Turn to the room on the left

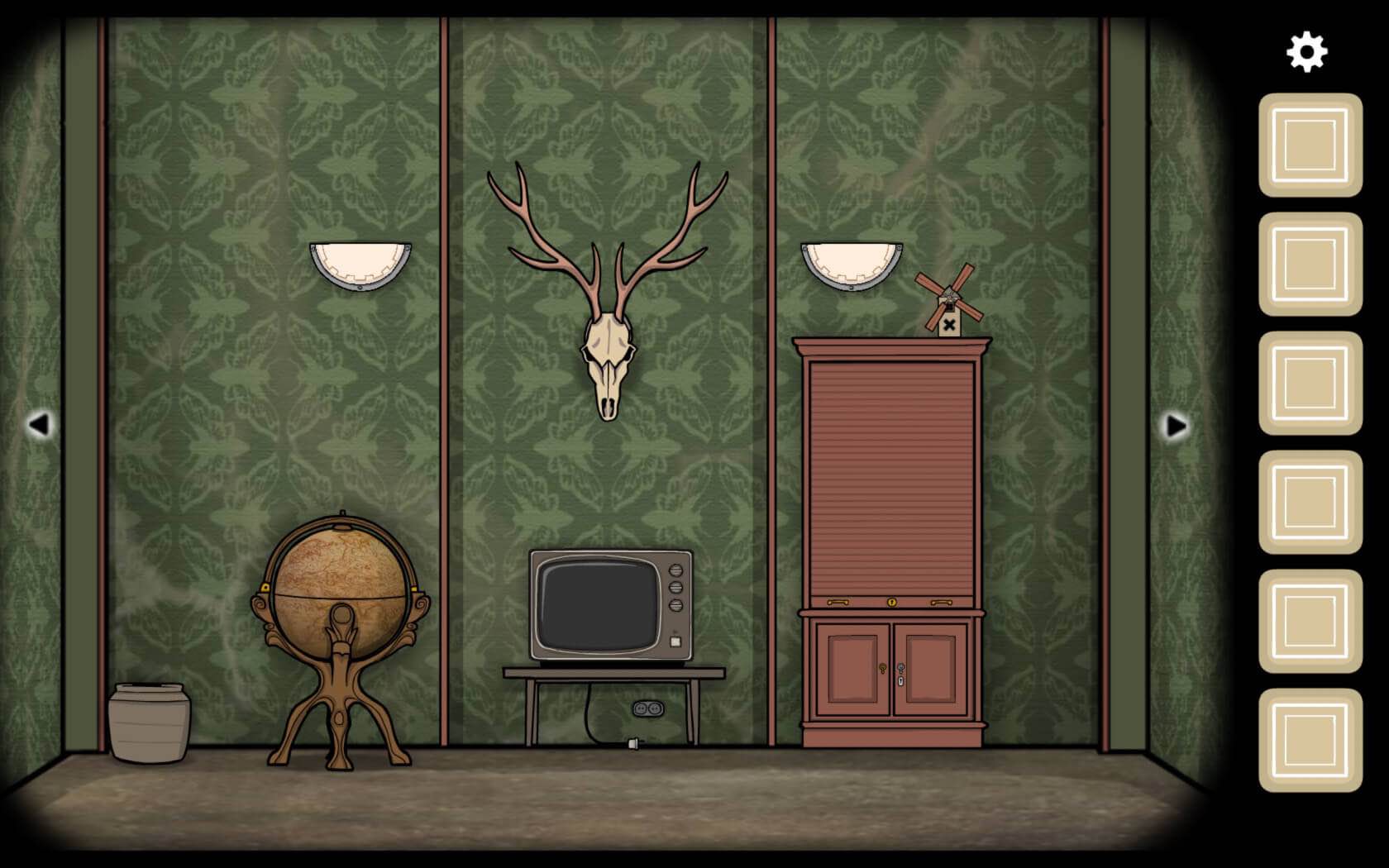(38, 425)
